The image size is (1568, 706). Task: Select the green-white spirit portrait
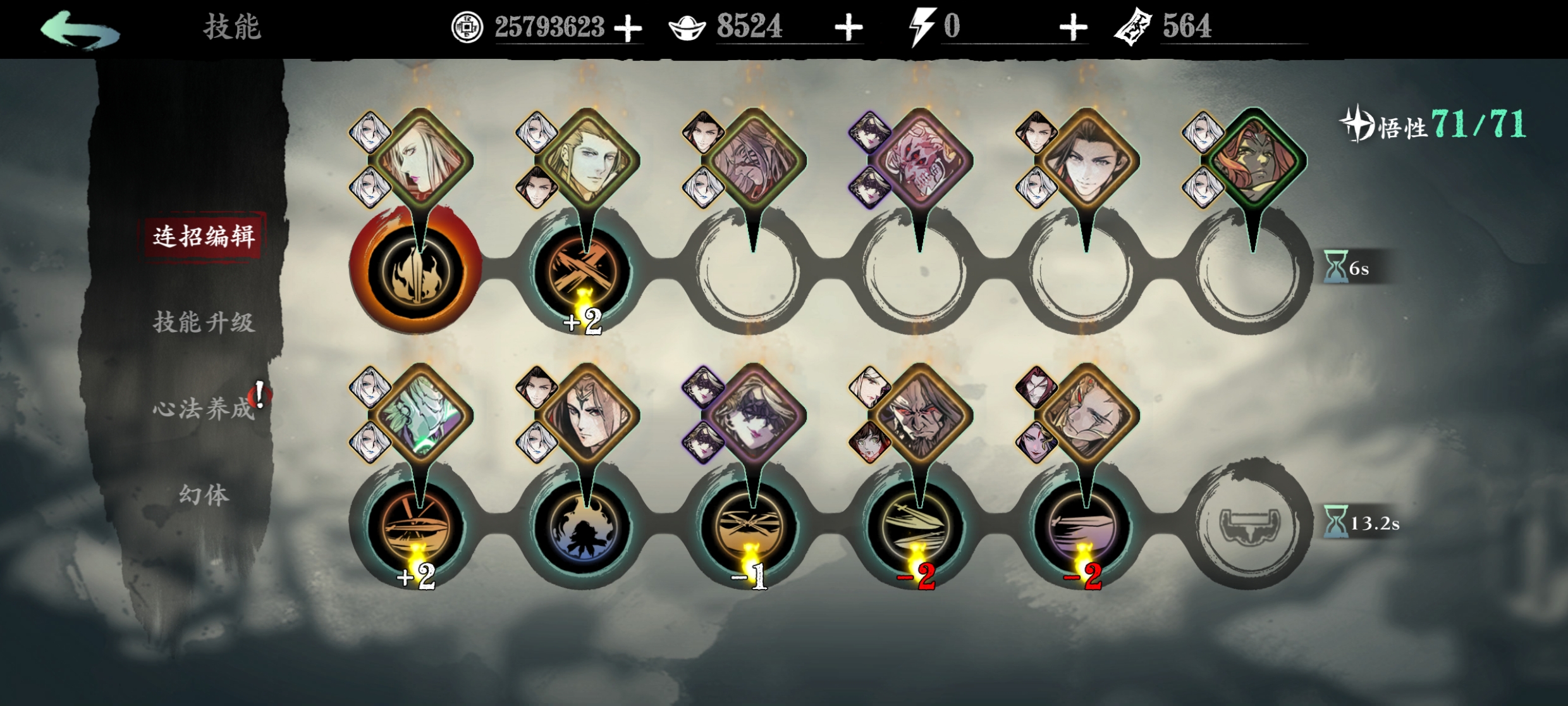pos(420,415)
